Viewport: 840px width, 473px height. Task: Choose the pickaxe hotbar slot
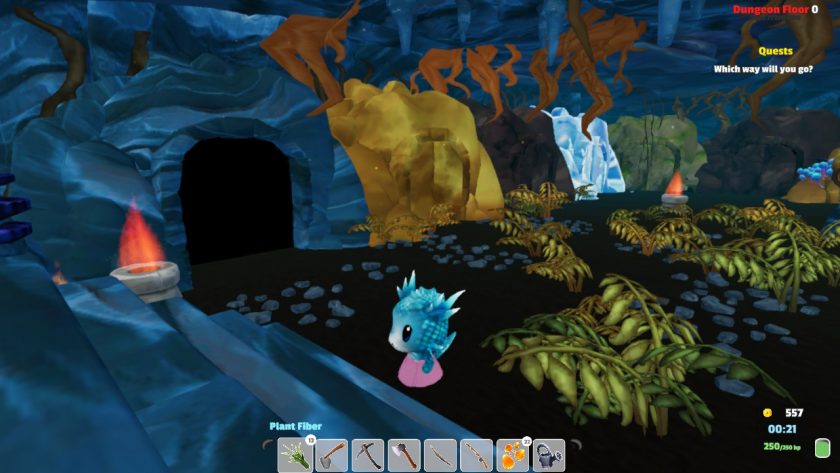(x=368, y=455)
